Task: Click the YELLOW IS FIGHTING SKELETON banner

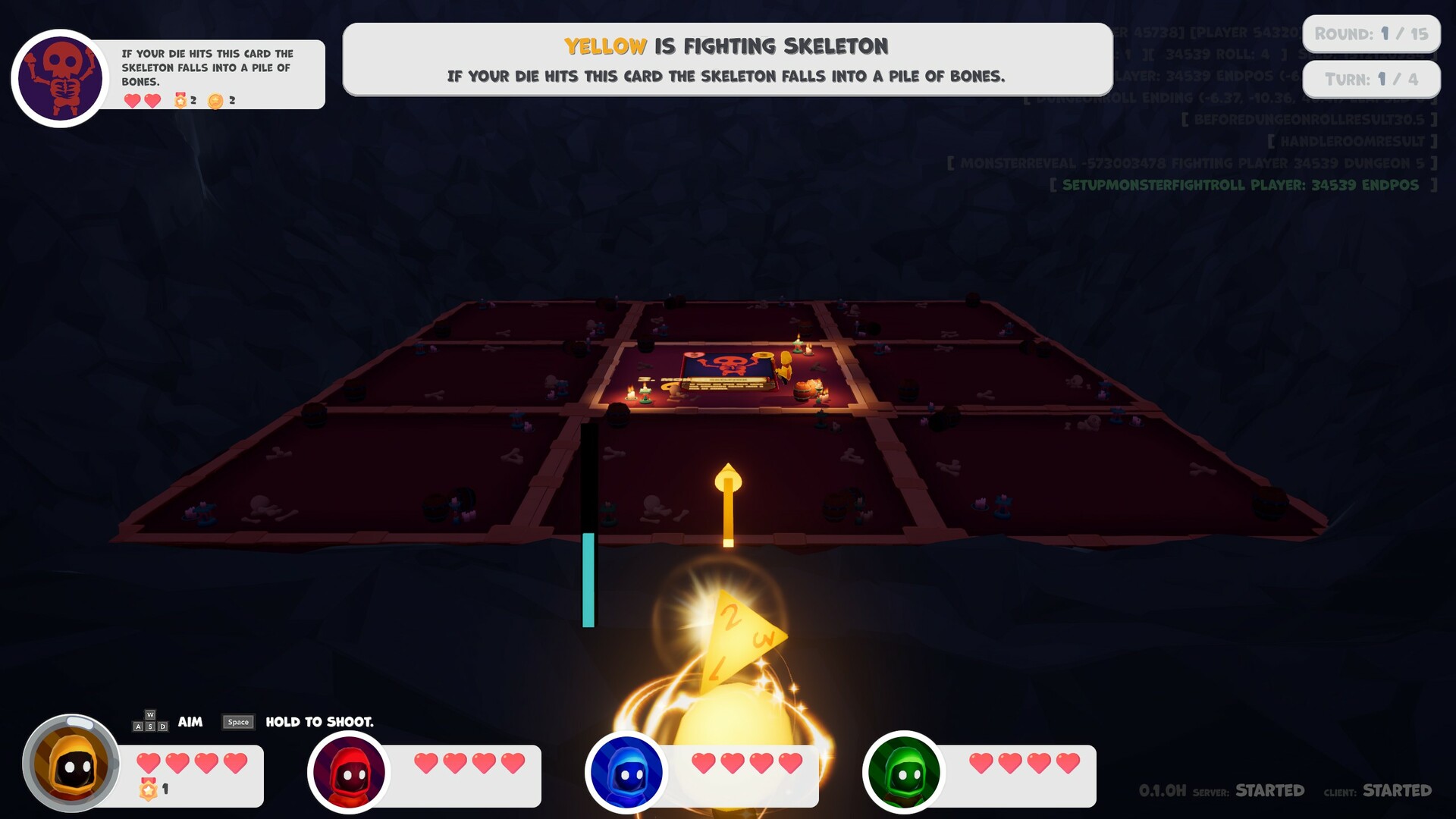Action: click(x=726, y=45)
